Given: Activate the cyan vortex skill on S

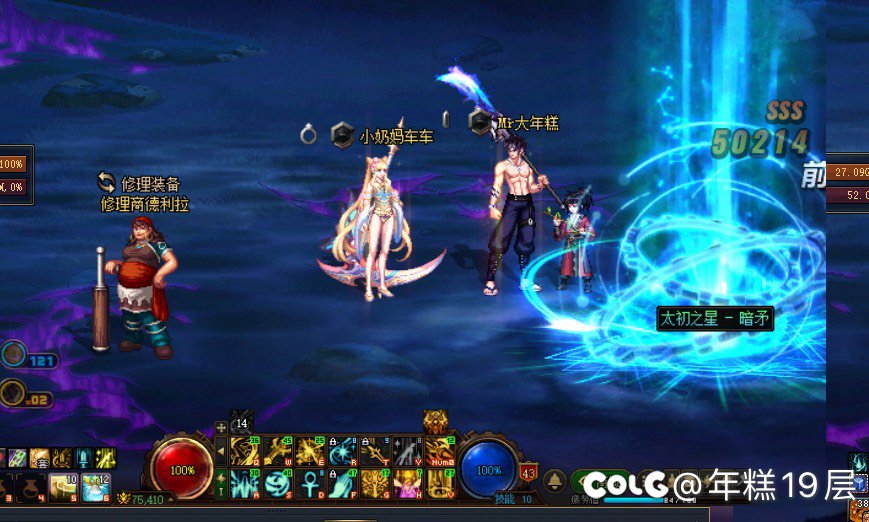Looking at the screenshot, I should click(277, 484).
